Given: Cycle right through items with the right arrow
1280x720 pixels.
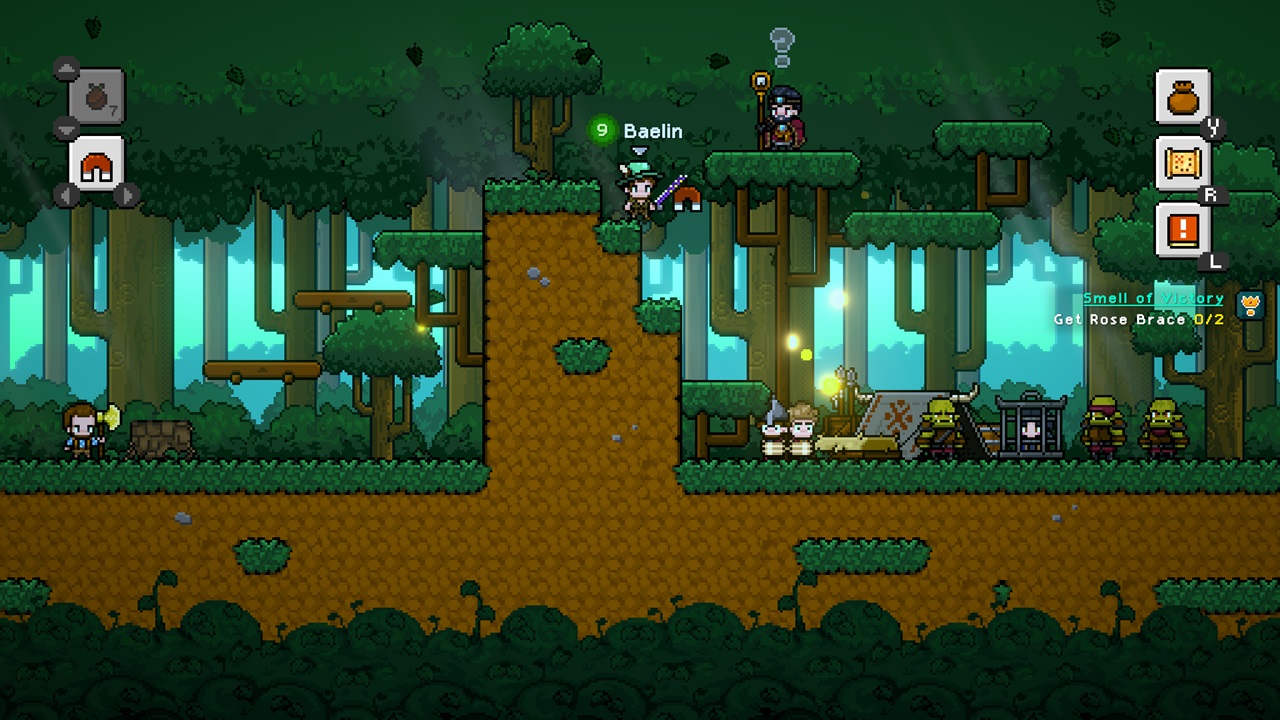Looking at the screenshot, I should click(127, 197).
